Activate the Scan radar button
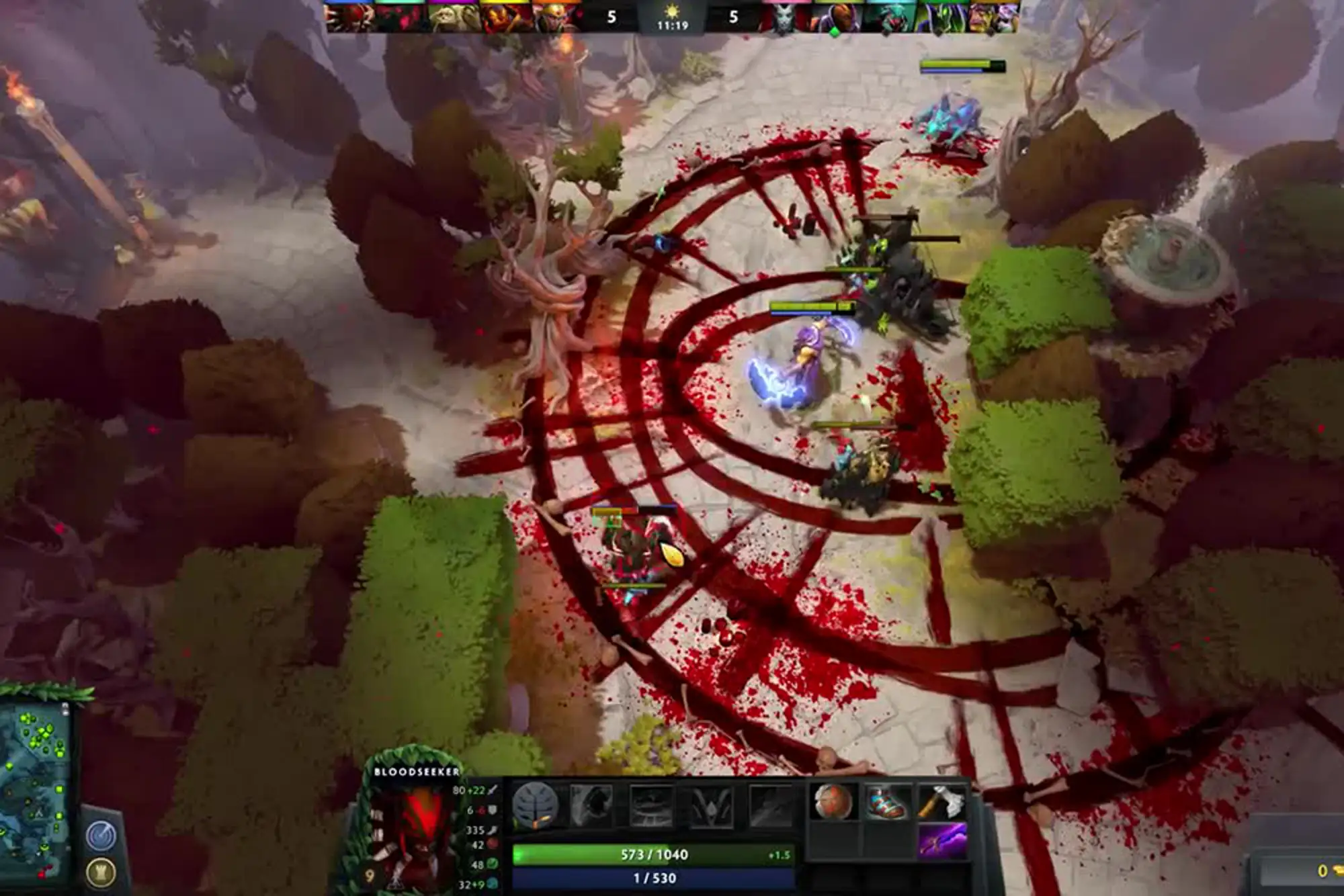Viewport: 1344px width, 896px height. coord(101,837)
